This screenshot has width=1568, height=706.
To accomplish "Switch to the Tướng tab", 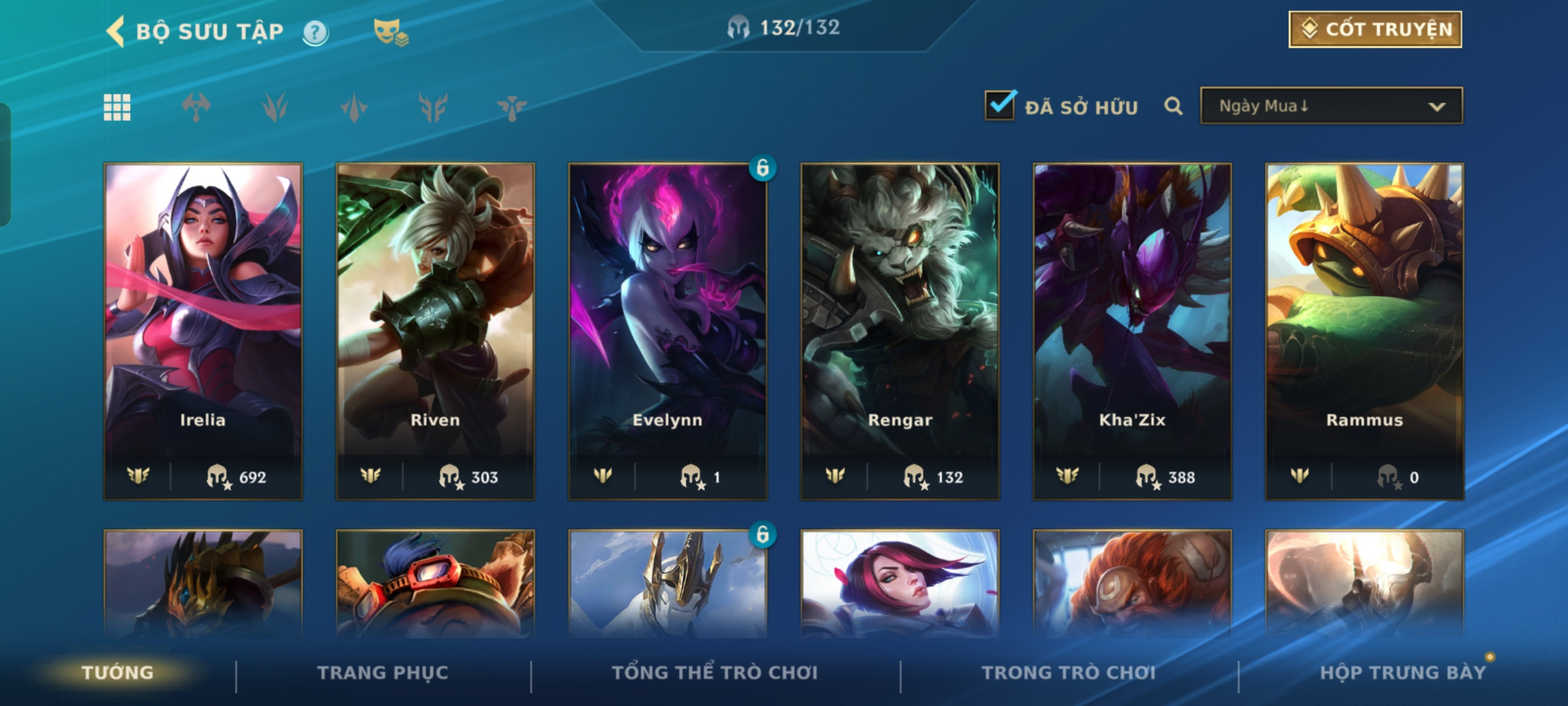I will 118,673.
